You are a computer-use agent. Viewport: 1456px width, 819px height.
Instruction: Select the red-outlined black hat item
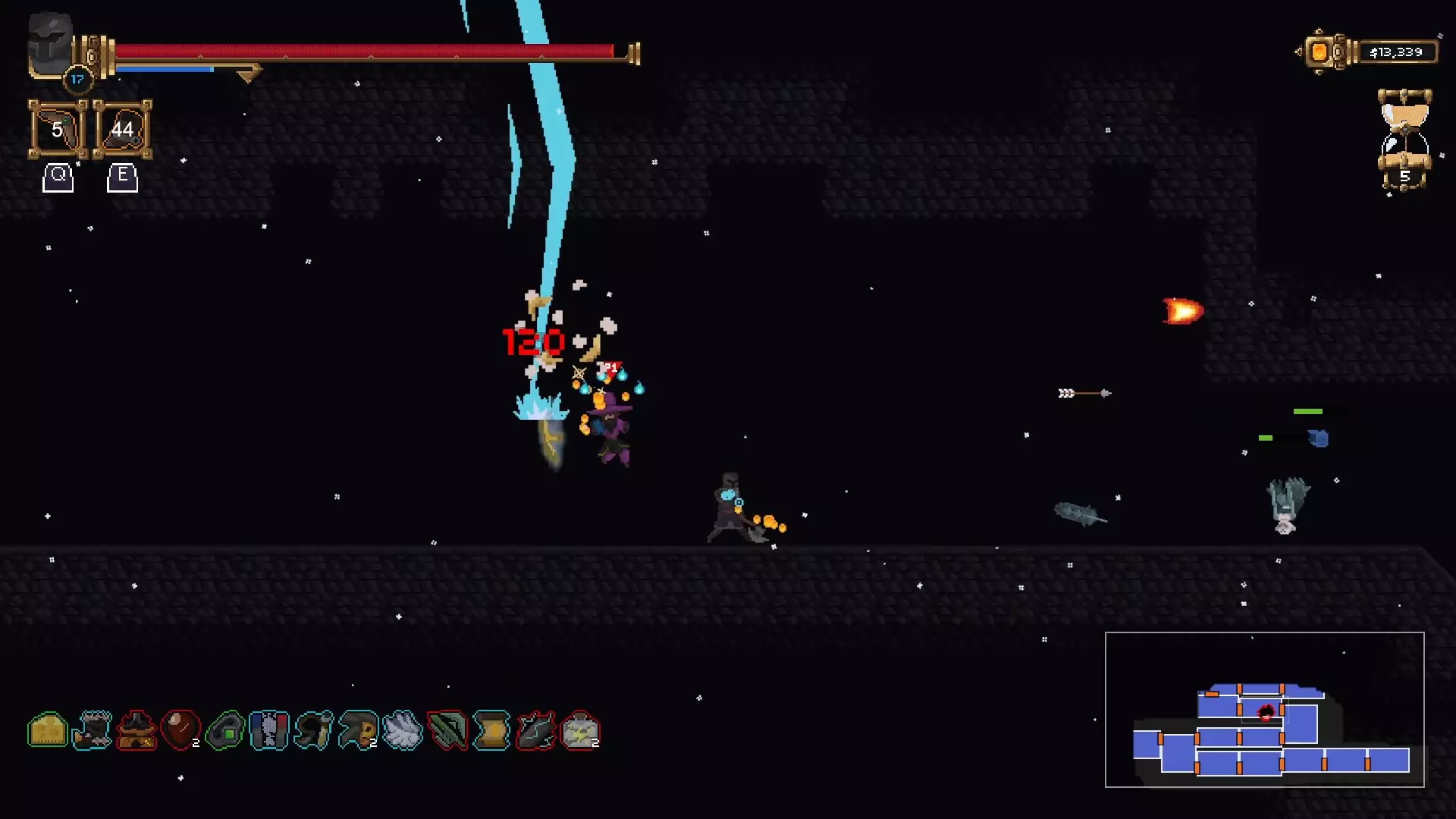(136, 730)
